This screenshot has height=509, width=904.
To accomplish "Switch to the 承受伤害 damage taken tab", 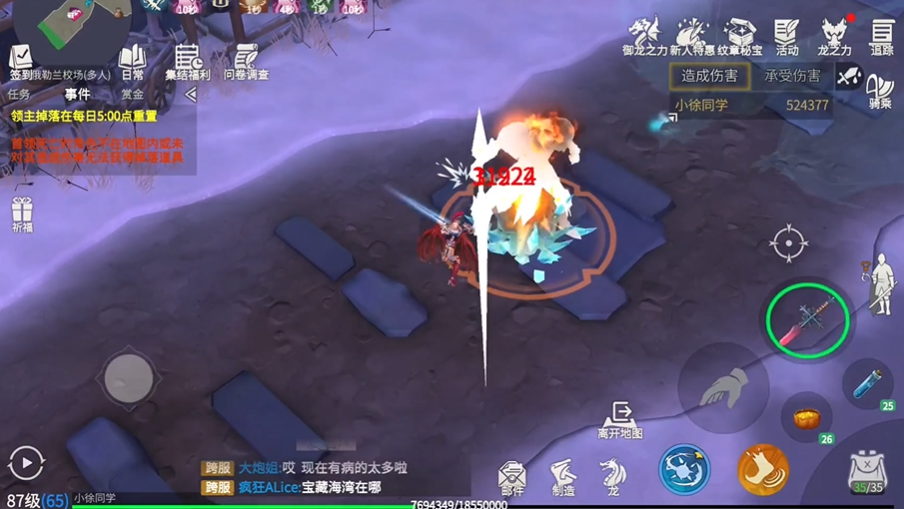I will (x=791, y=76).
